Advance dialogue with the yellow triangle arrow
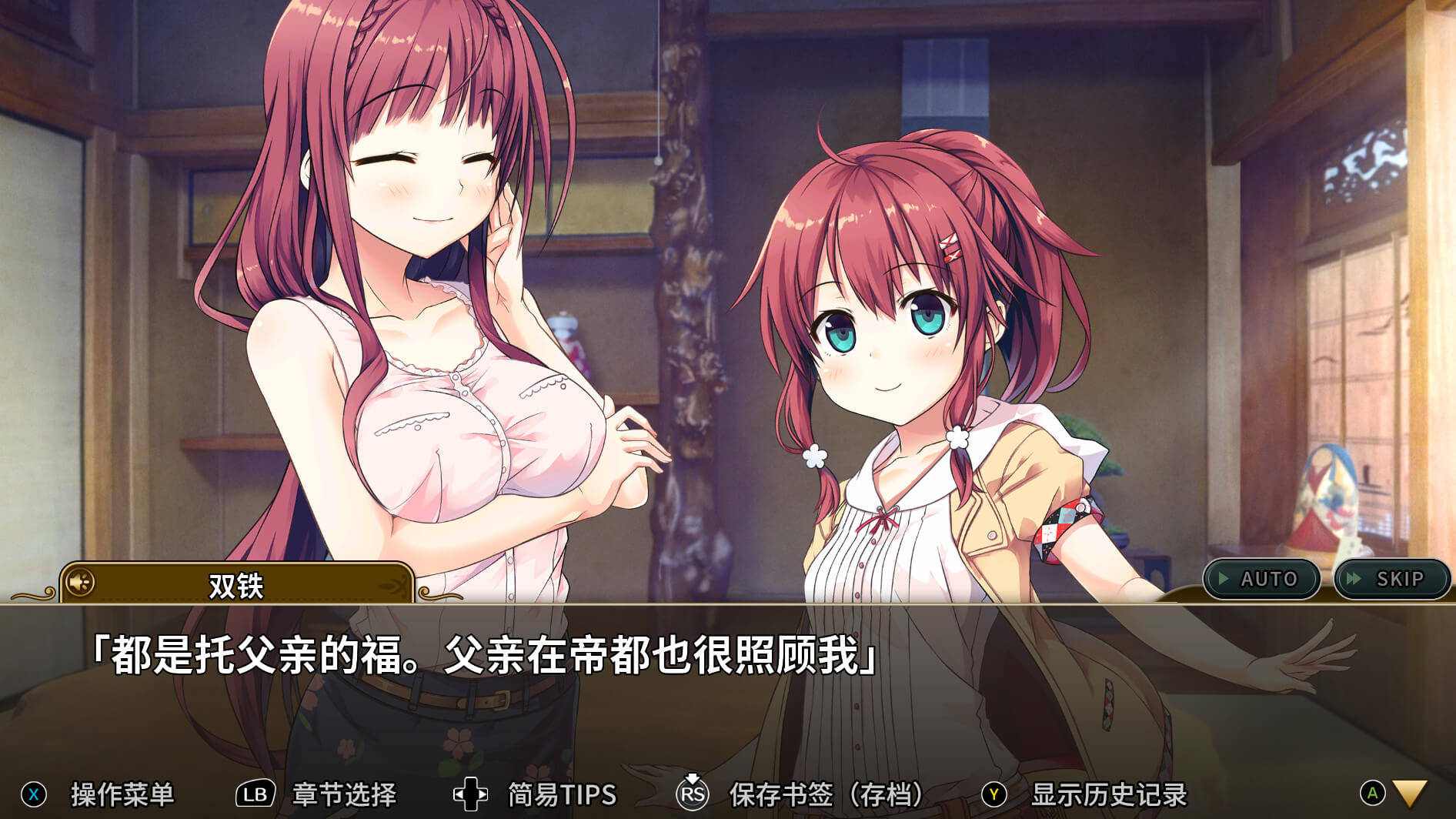 pyautogui.click(x=1410, y=794)
